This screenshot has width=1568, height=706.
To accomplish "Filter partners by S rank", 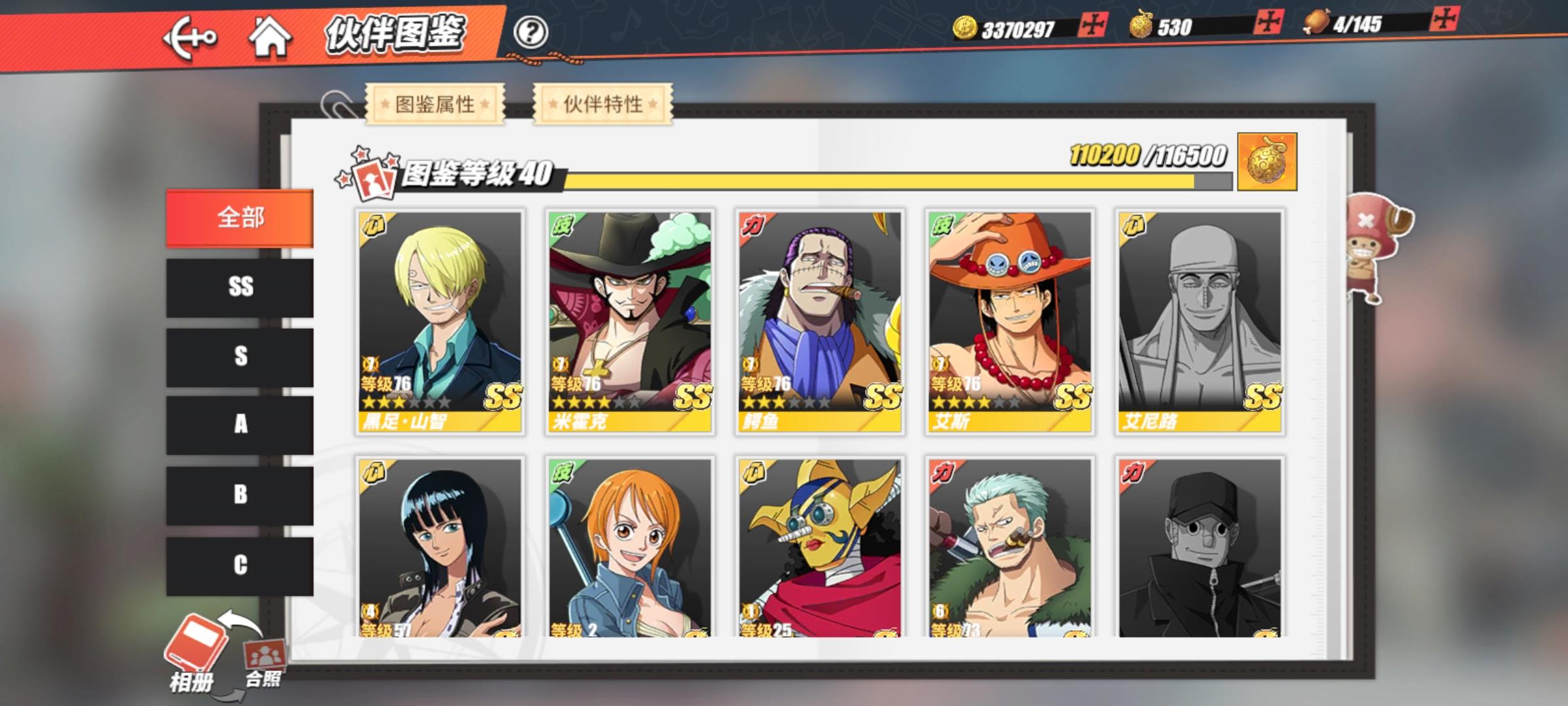I will pos(240,356).
